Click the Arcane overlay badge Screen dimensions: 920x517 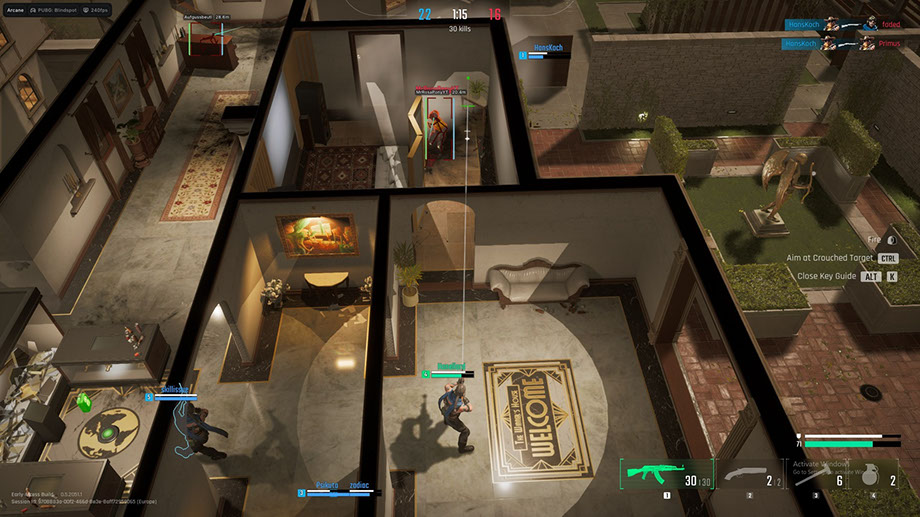[15, 8]
